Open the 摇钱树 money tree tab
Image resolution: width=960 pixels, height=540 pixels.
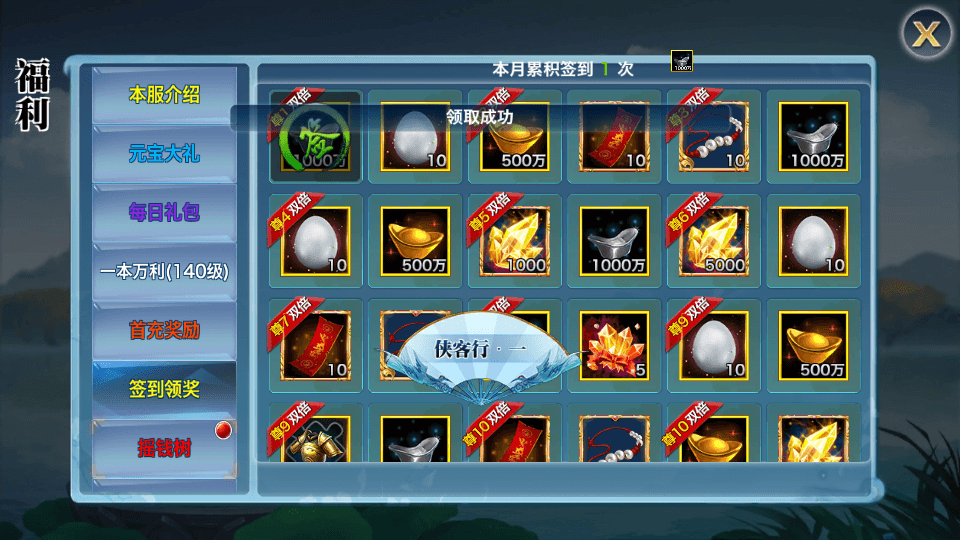click(x=165, y=448)
